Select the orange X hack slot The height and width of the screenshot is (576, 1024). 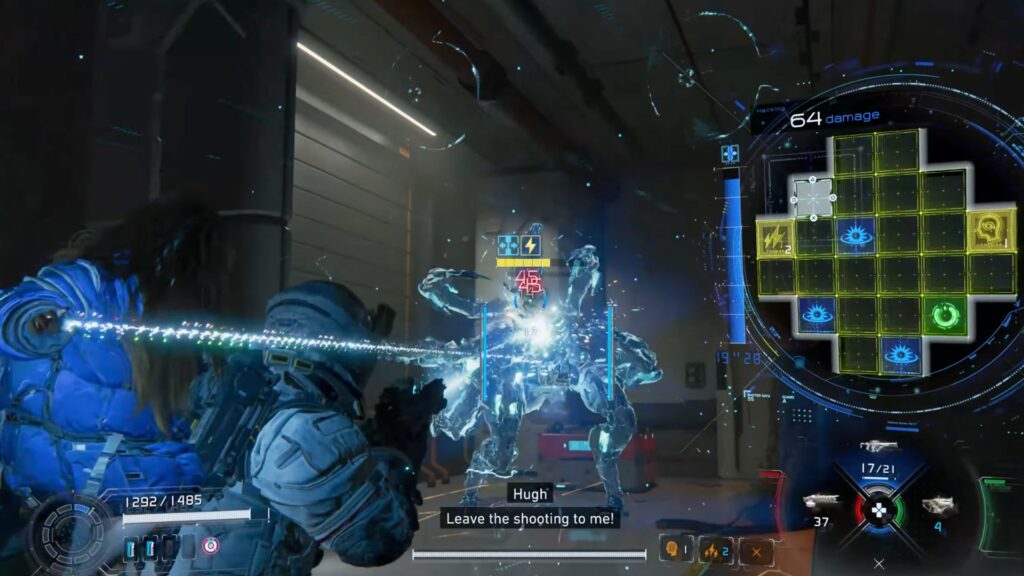click(756, 549)
